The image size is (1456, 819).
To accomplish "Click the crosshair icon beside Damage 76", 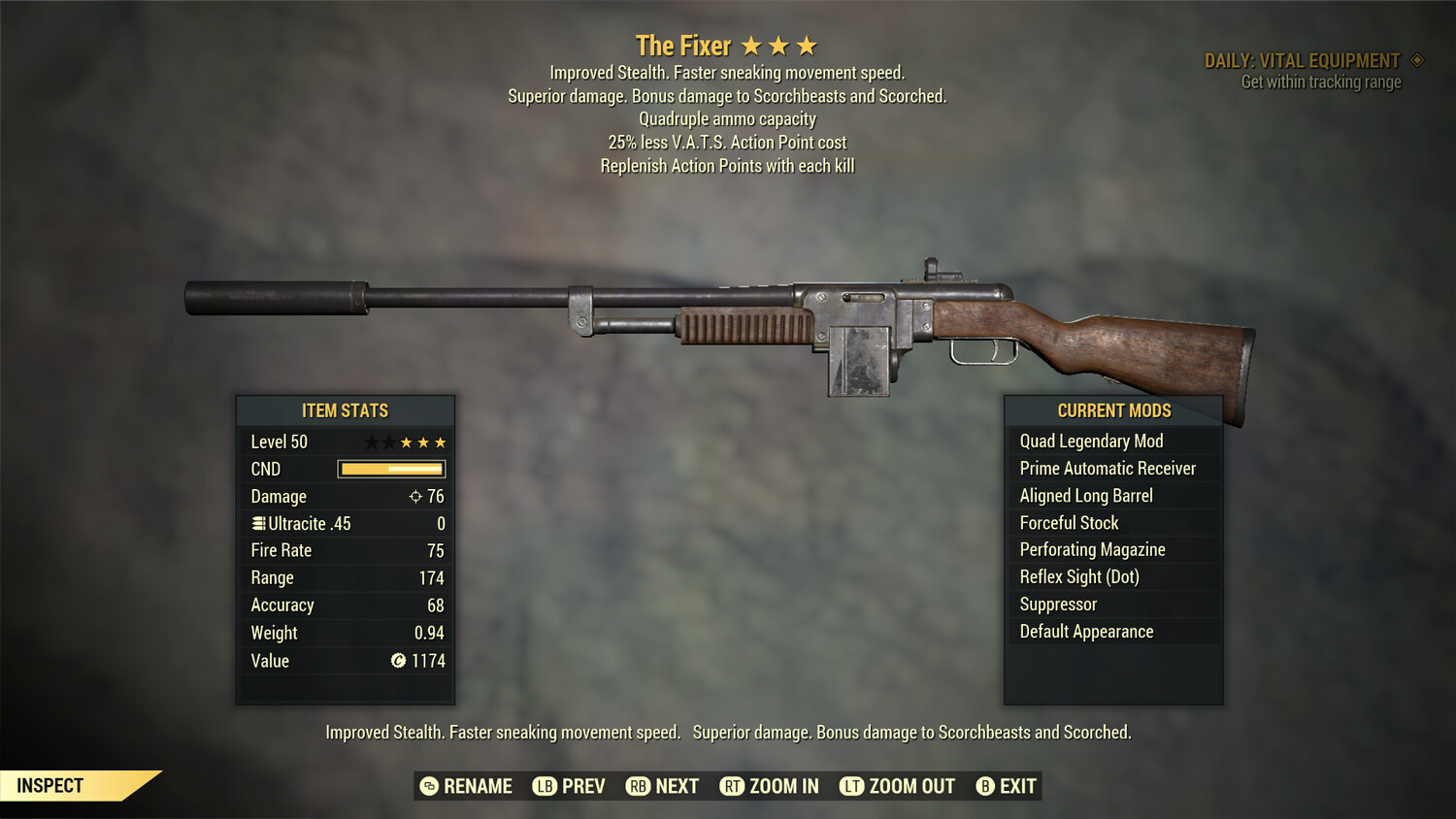I will click(415, 496).
